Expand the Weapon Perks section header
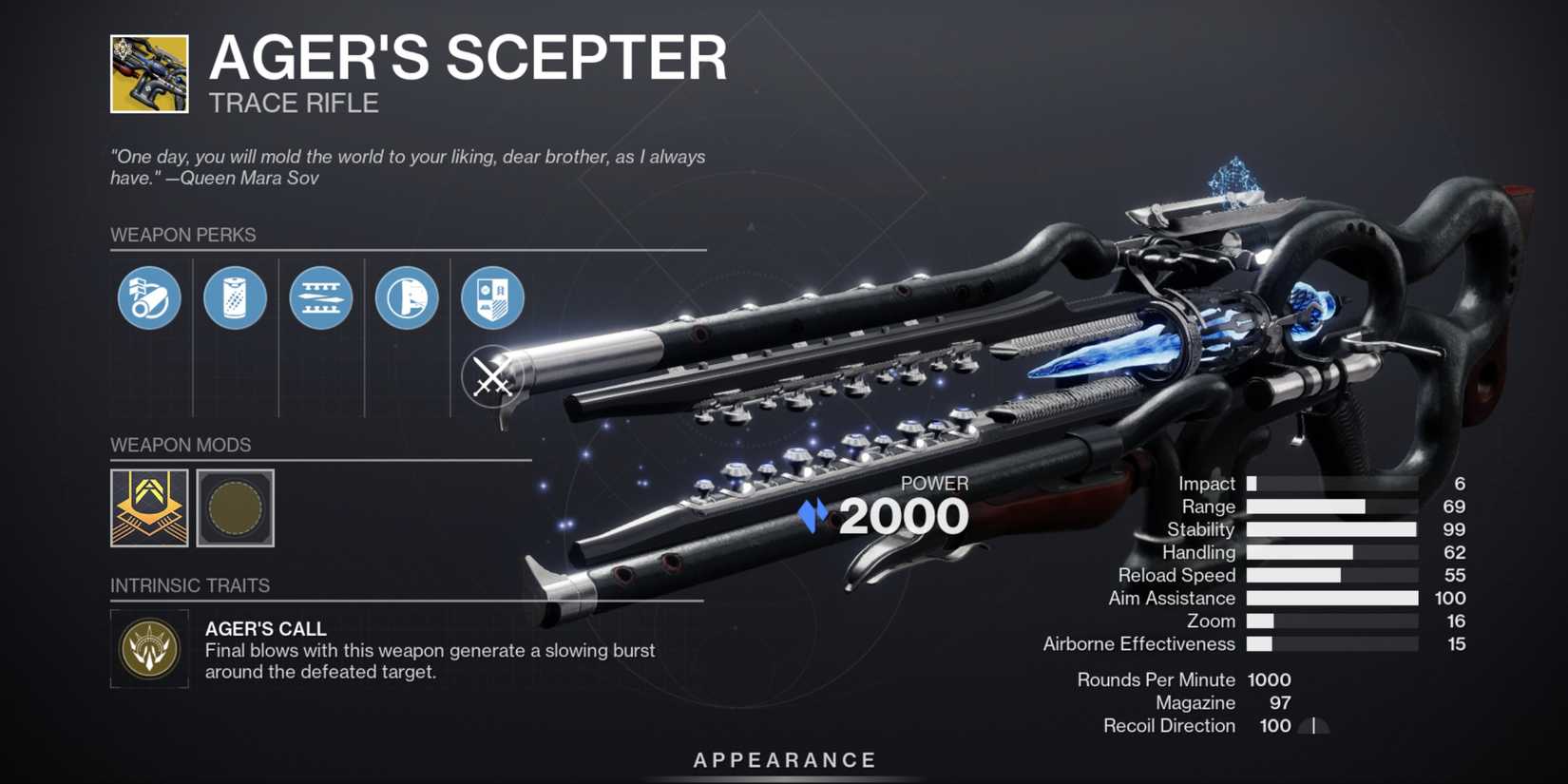1568x784 pixels. pos(183,235)
